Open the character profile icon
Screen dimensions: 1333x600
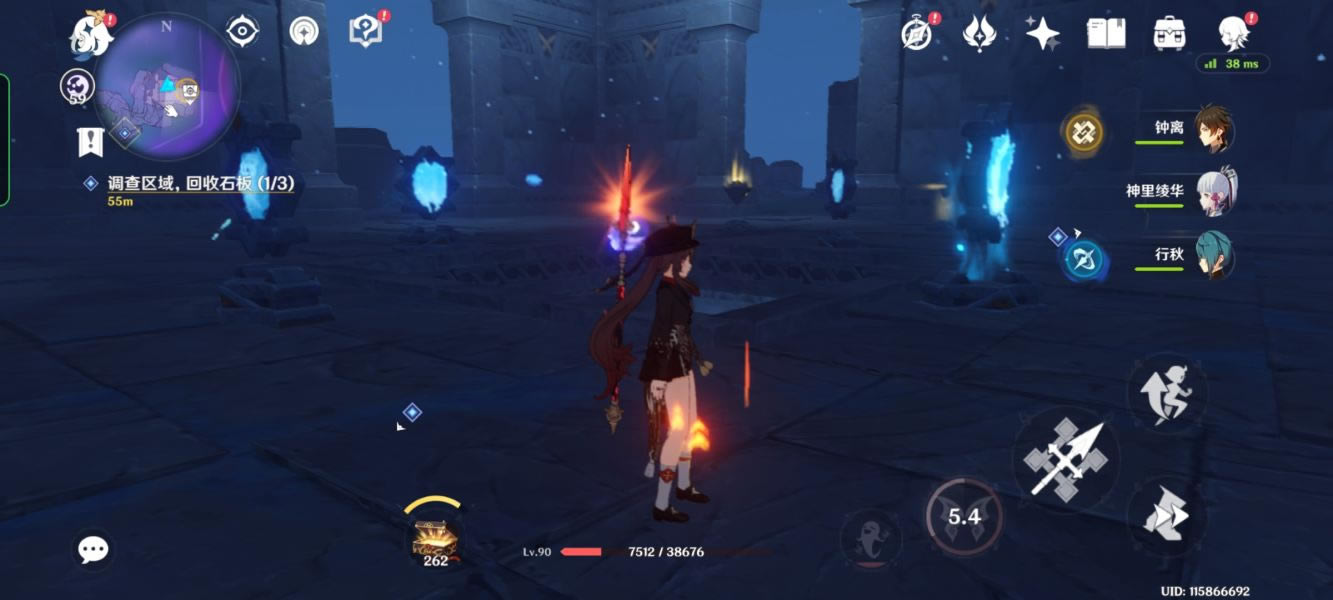coord(1234,33)
